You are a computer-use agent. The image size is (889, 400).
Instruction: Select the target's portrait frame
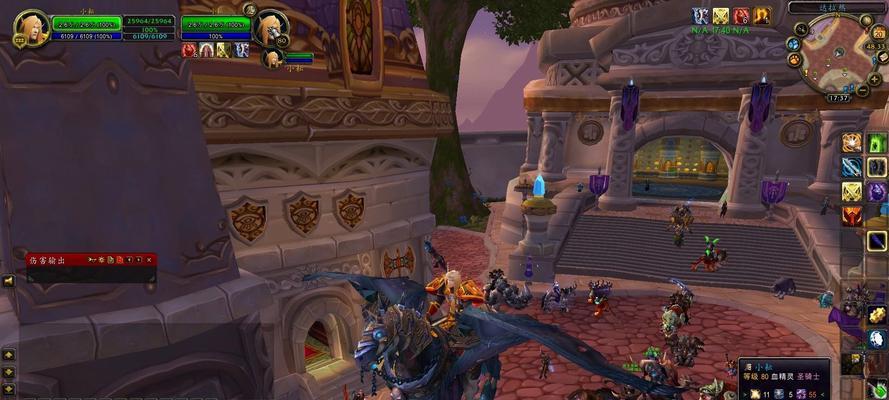[270, 28]
